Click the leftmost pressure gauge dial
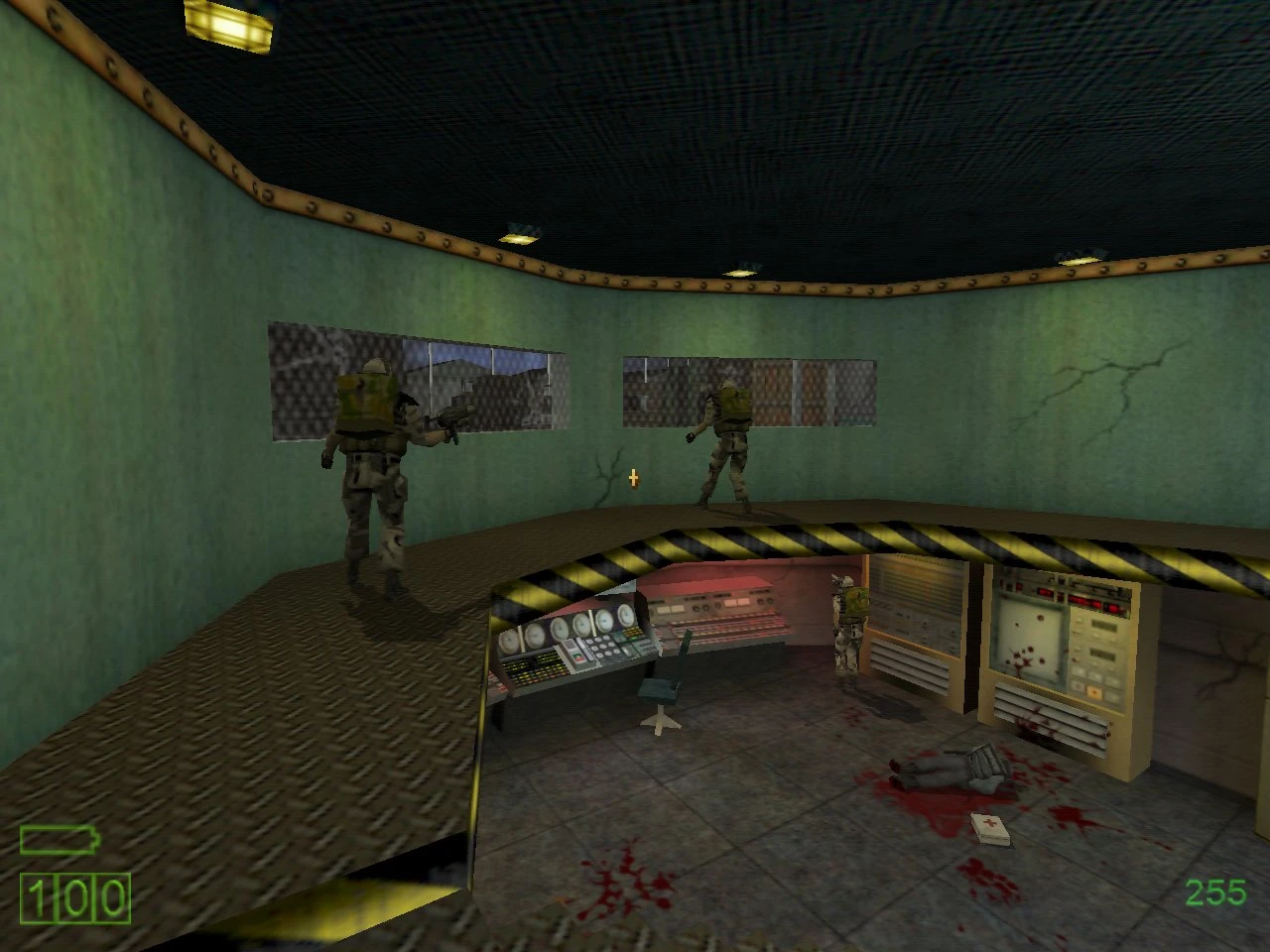1270x952 pixels. 508,641
